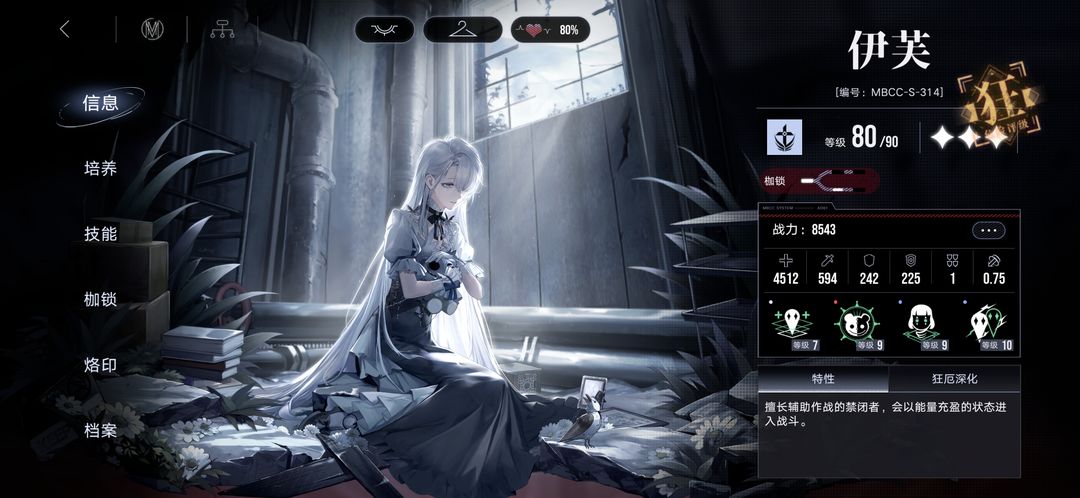Image resolution: width=1080 pixels, height=498 pixels.
Task: Switch to the 狂厄深化 tab
Action: pos(954,379)
